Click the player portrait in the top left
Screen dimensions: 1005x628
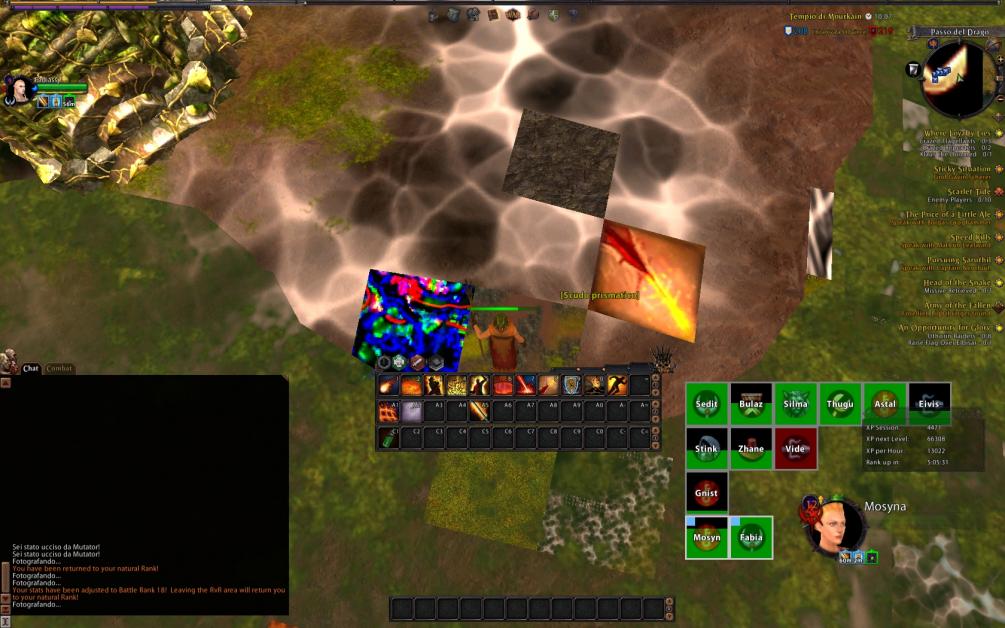pos(17,91)
